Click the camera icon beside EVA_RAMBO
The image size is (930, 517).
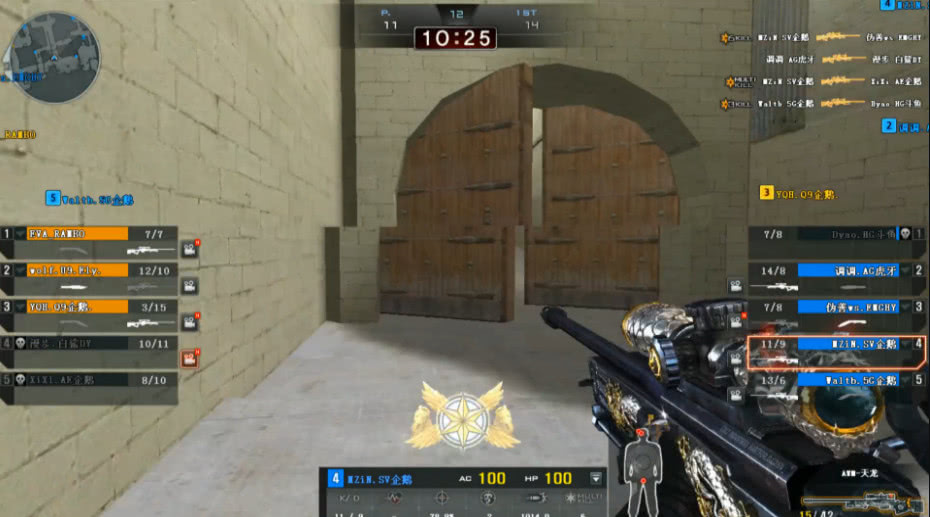189,249
